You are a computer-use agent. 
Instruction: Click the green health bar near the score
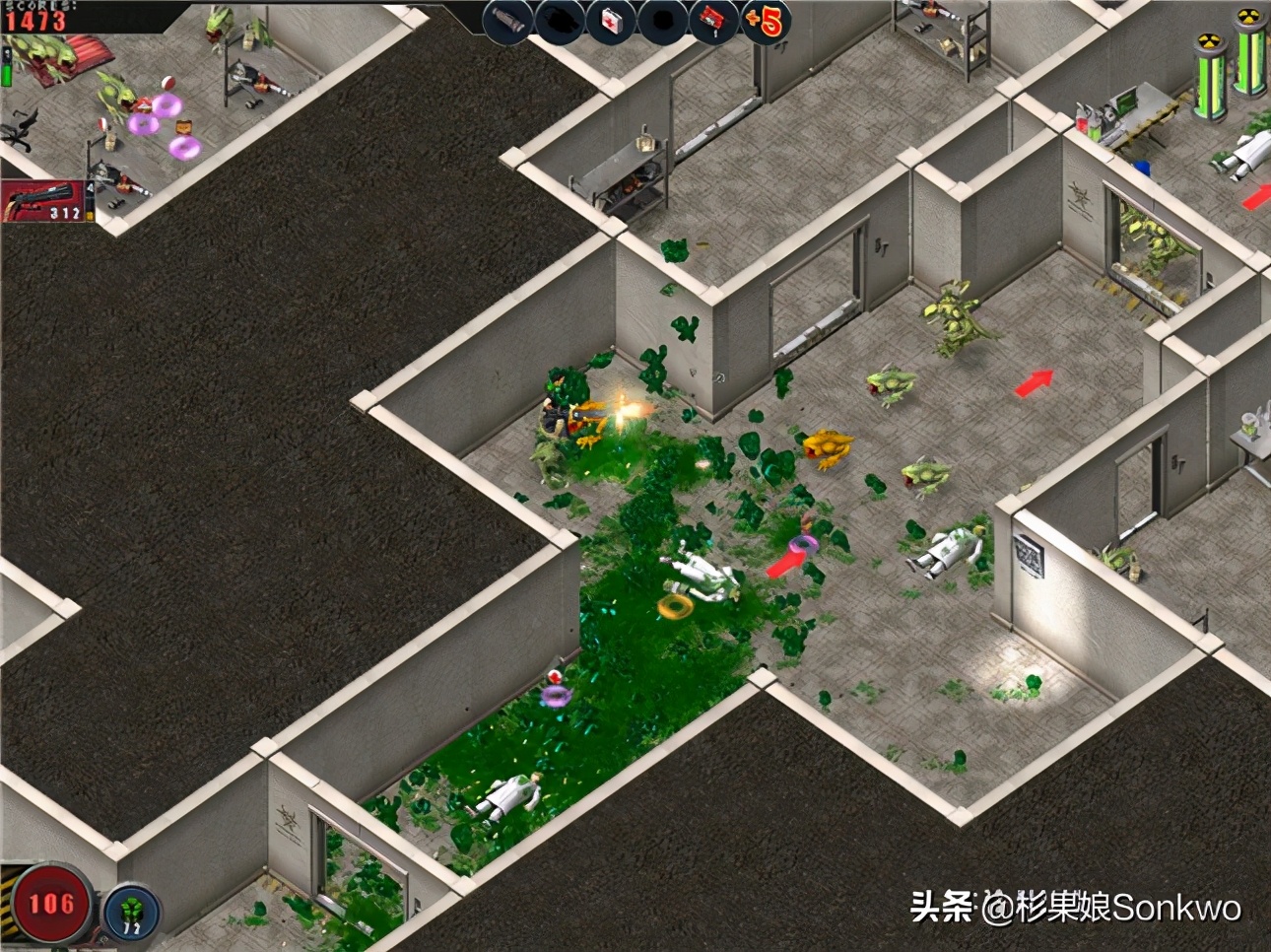coord(7,74)
